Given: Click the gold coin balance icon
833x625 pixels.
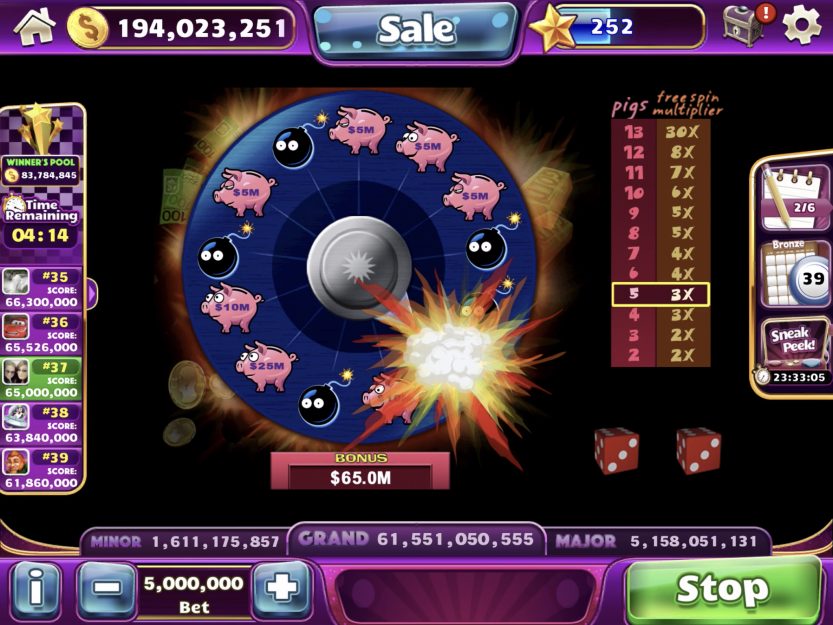Looking at the screenshot, I should point(88,27).
